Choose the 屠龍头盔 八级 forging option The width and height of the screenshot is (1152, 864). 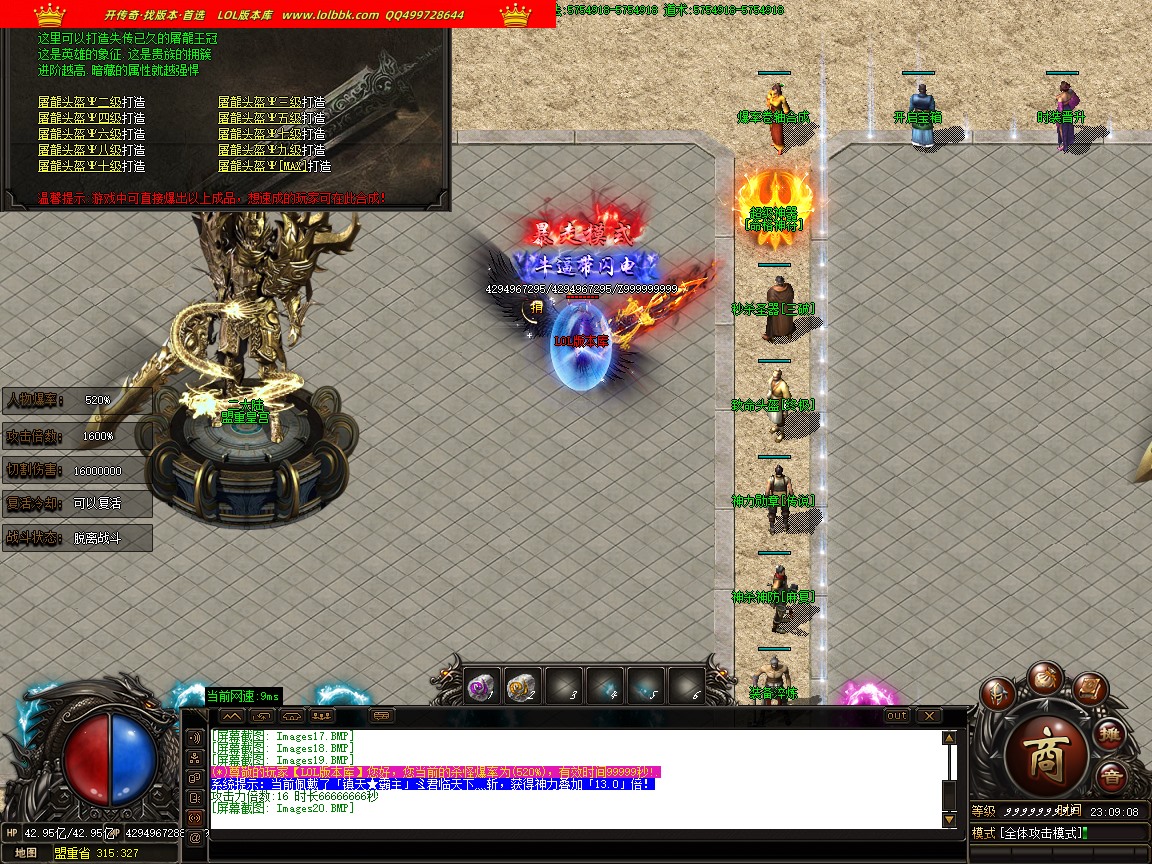click(91, 150)
